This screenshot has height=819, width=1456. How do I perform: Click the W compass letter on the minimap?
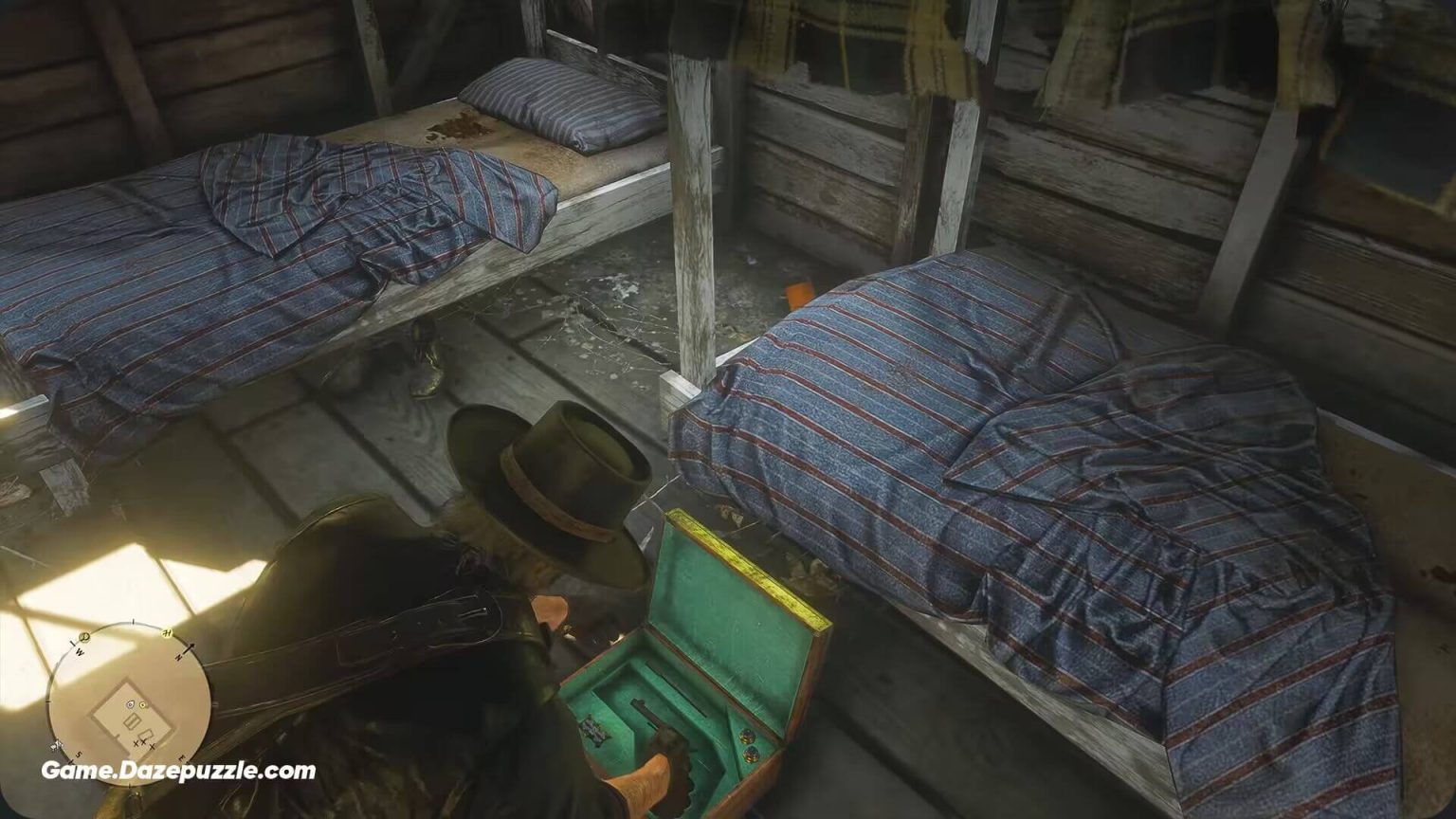pos(79,651)
